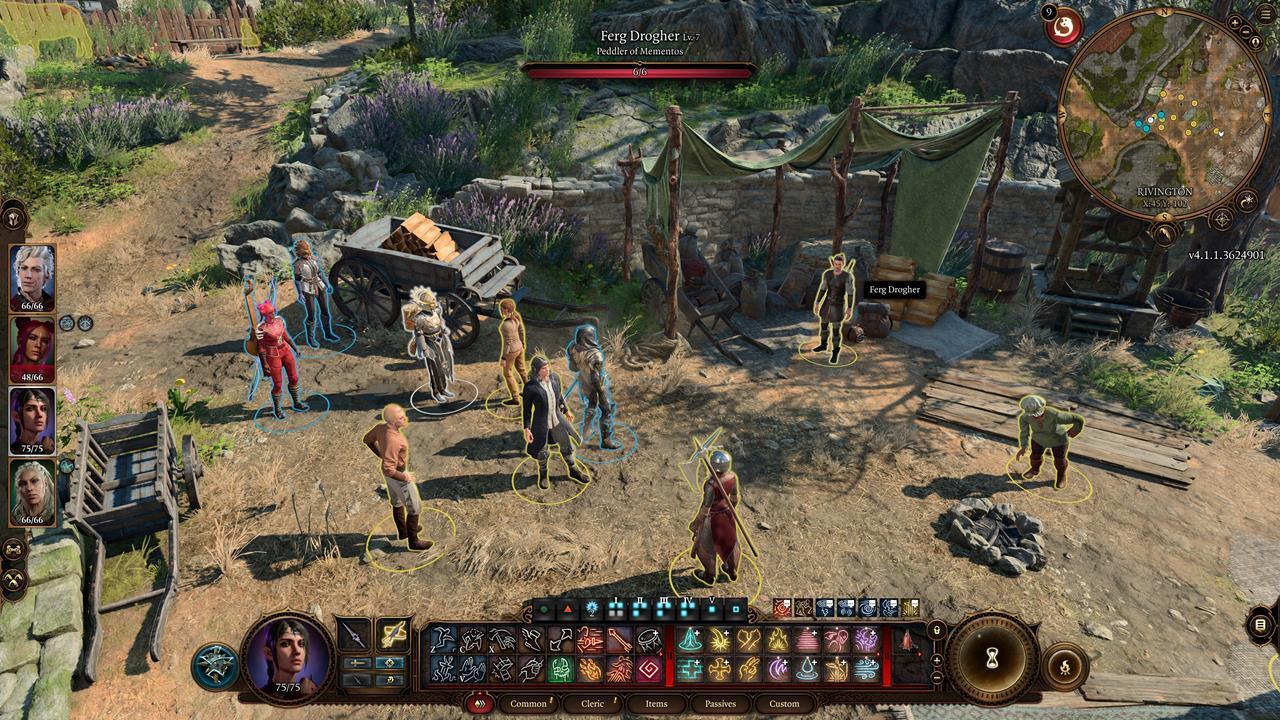The width and height of the screenshot is (1280, 720).
Task: Open the Cleric hotbar tab
Action: 593,703
